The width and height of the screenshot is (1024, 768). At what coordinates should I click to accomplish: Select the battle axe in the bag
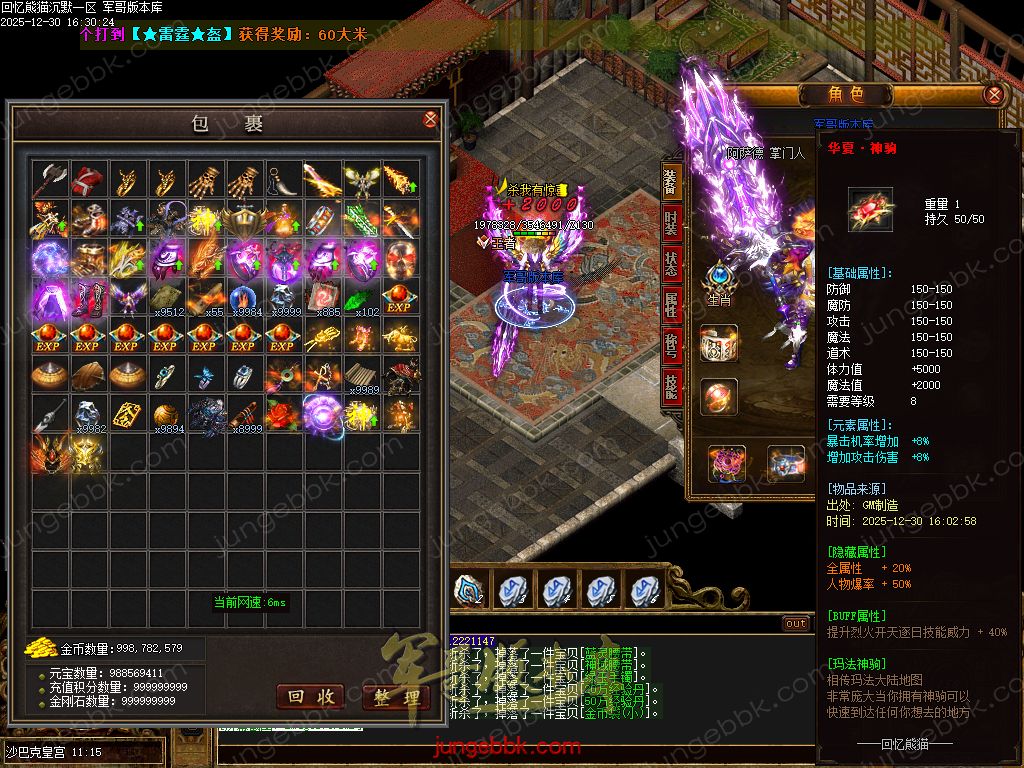(49, 180)
